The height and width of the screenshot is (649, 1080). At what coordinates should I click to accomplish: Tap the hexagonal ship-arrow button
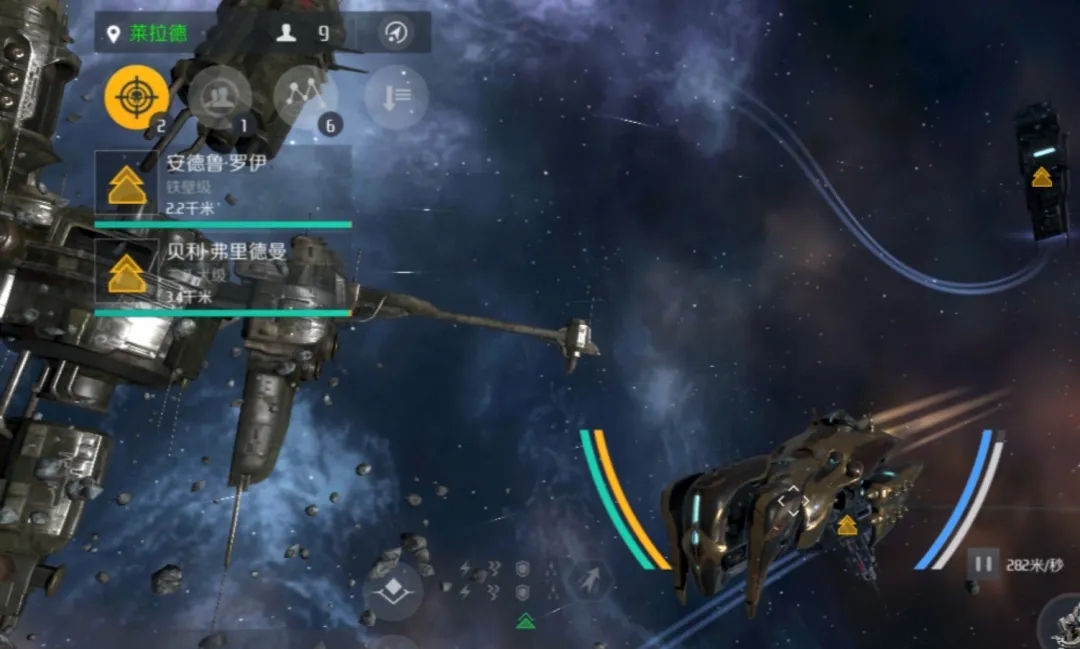(590, 580)
